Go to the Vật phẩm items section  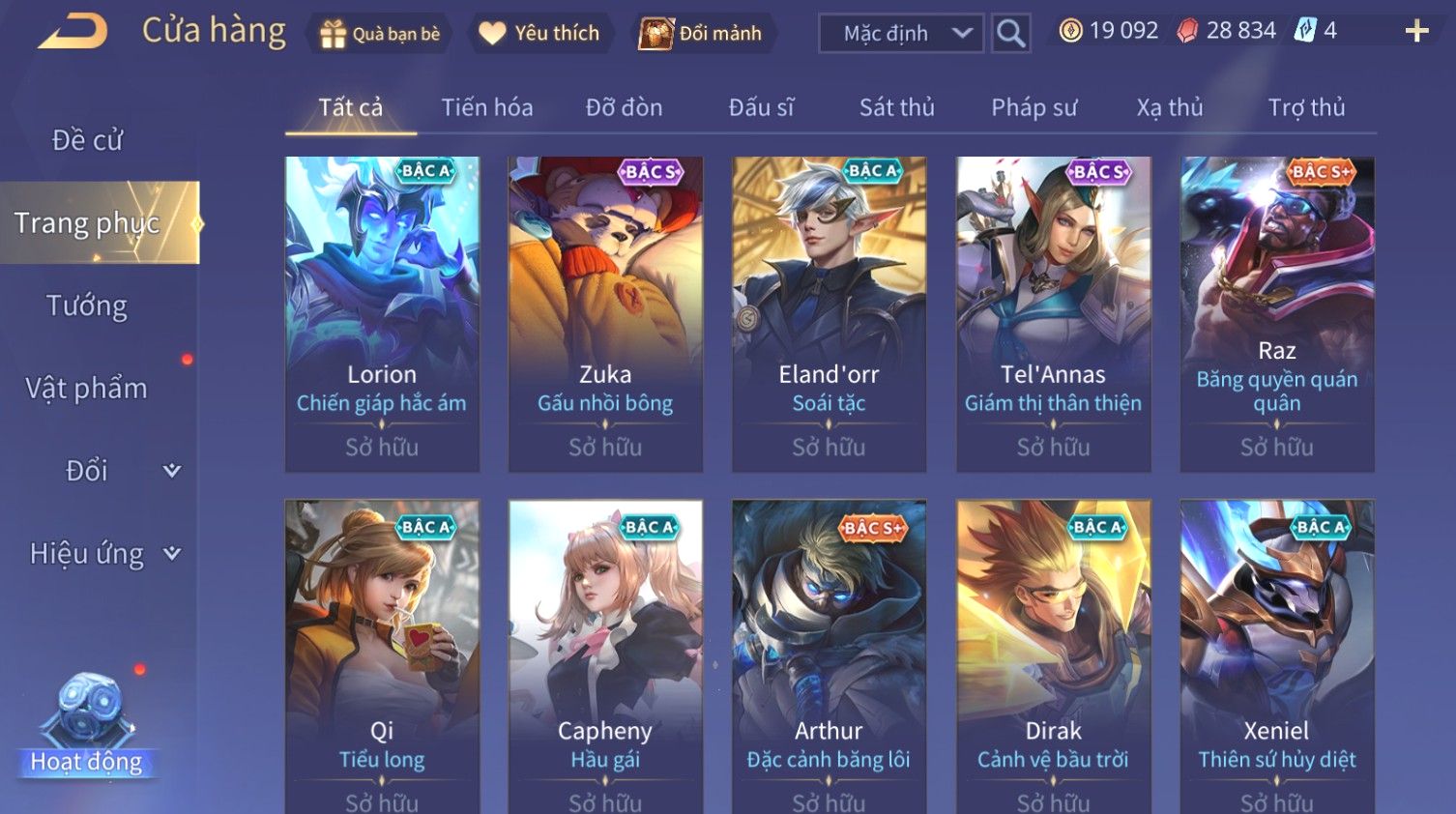87,389
